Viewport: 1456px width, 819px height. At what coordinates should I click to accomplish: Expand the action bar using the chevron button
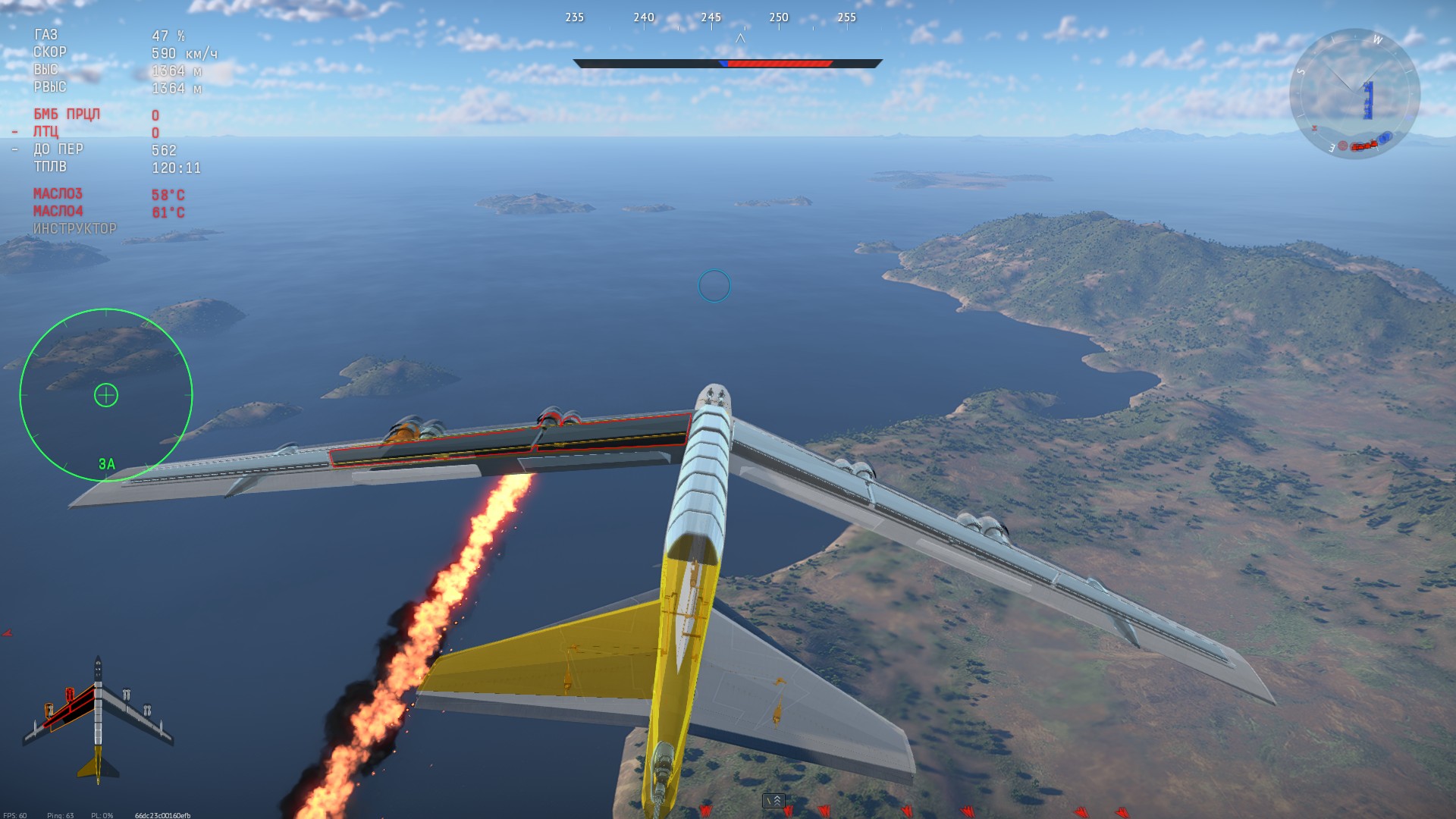(773, 801)
